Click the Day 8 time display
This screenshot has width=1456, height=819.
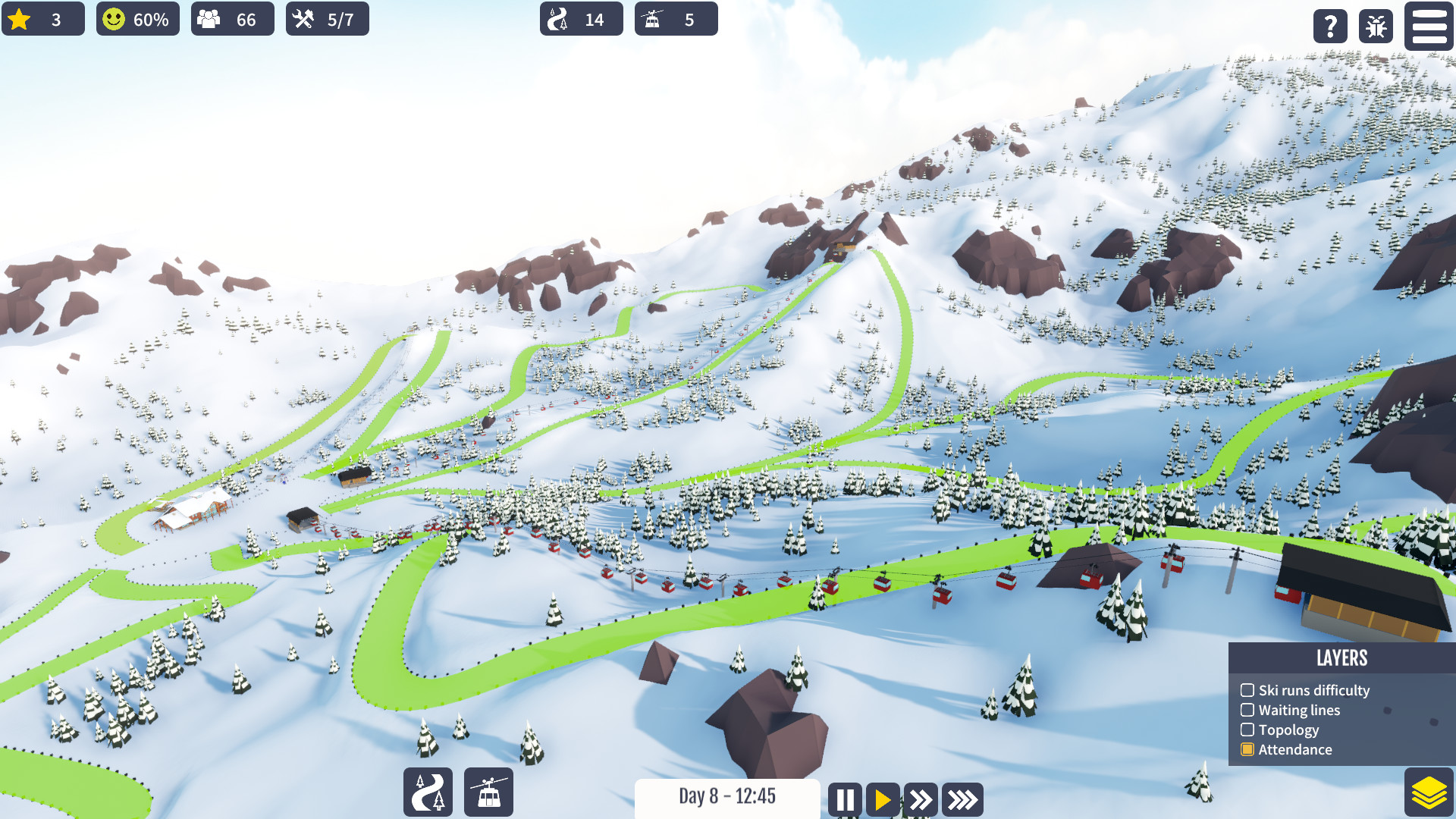(727, 797)
